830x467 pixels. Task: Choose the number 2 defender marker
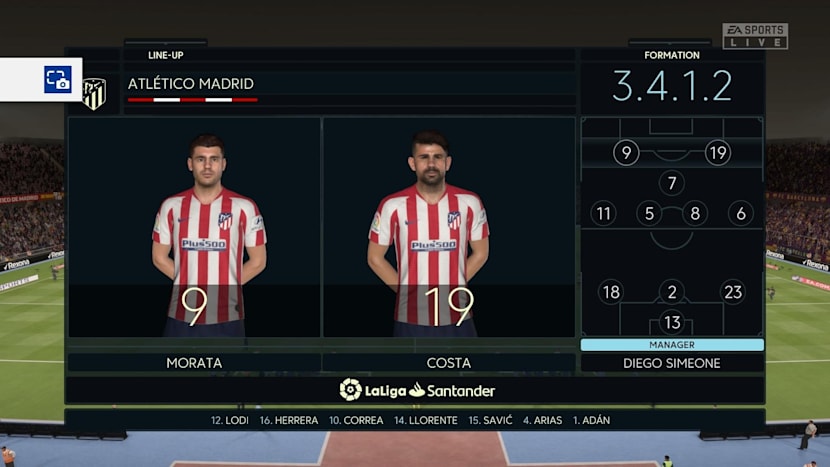click(x=671, y=292)
